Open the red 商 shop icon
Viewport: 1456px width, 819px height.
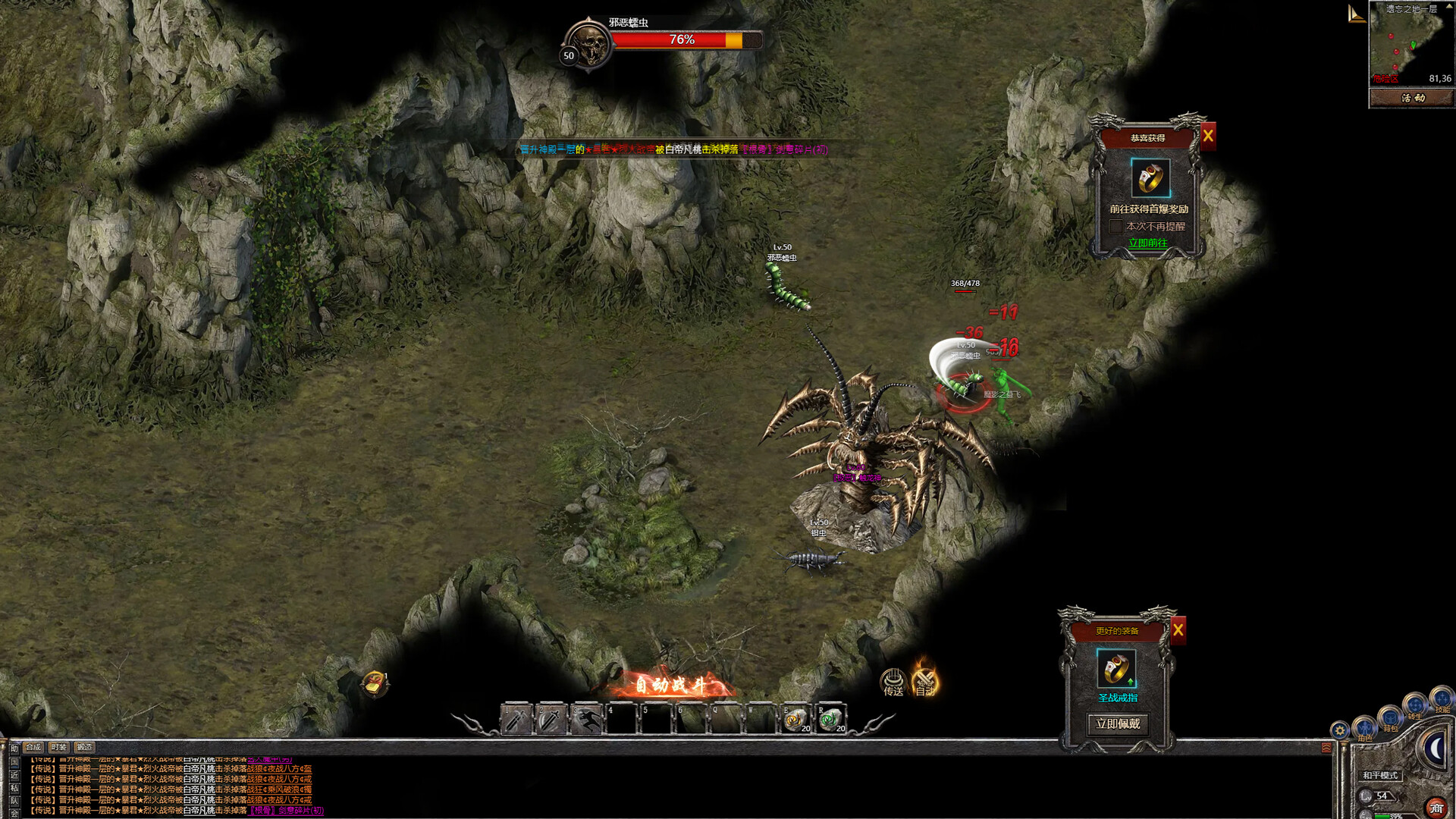[x=1437, y=806]
